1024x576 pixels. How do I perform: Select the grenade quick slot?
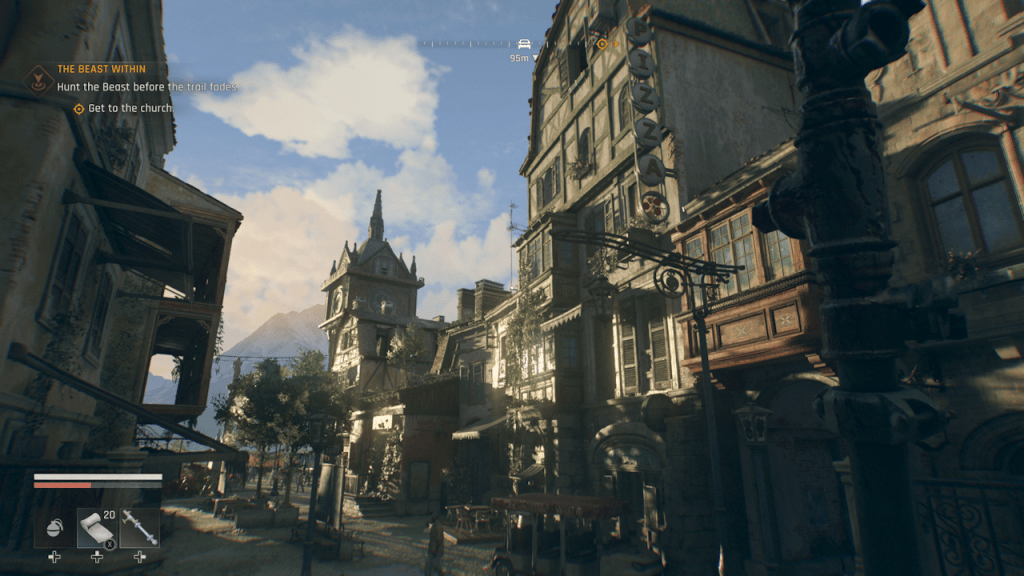pos(54,526)
